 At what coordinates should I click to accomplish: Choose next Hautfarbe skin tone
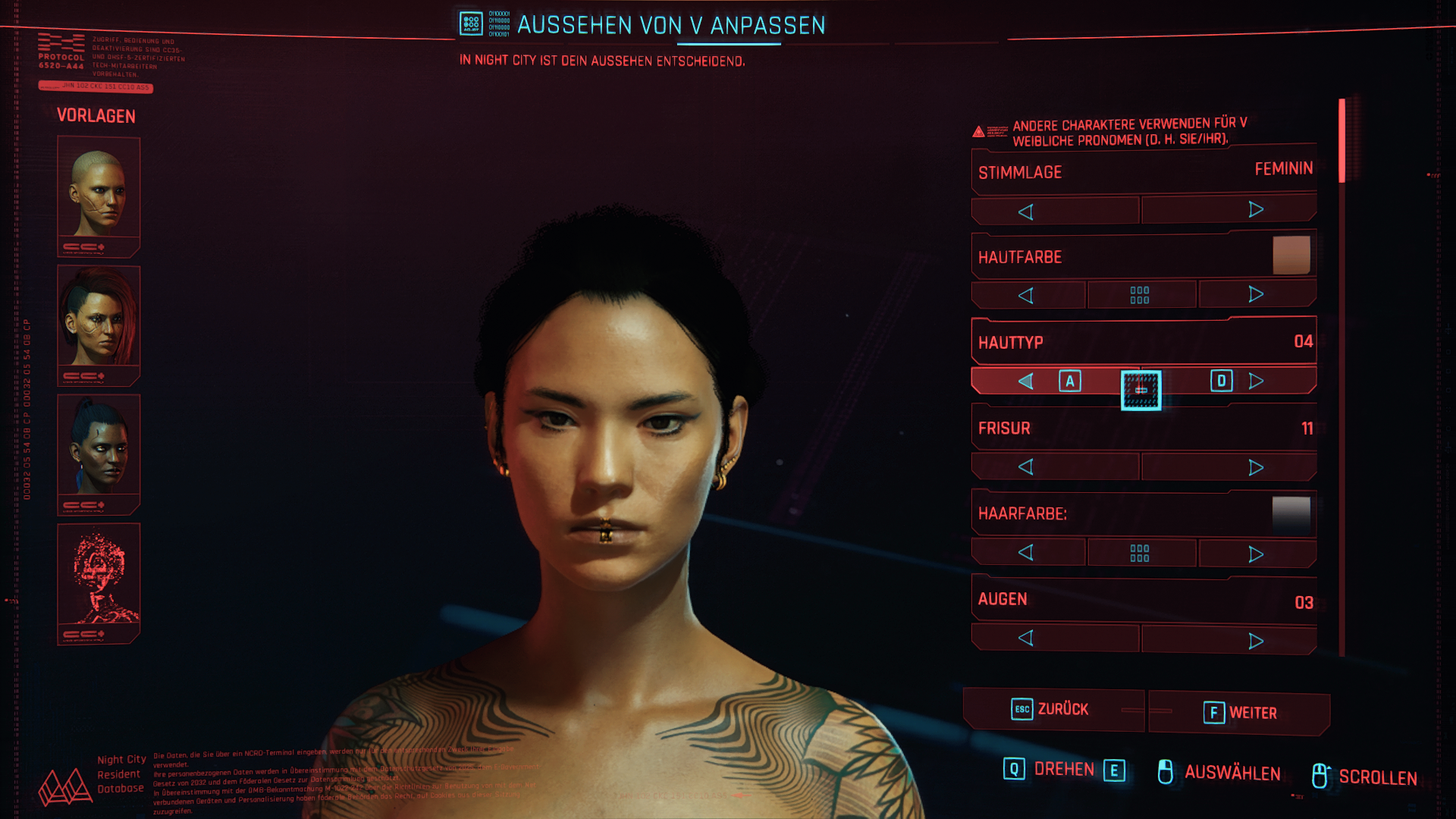1257,294
